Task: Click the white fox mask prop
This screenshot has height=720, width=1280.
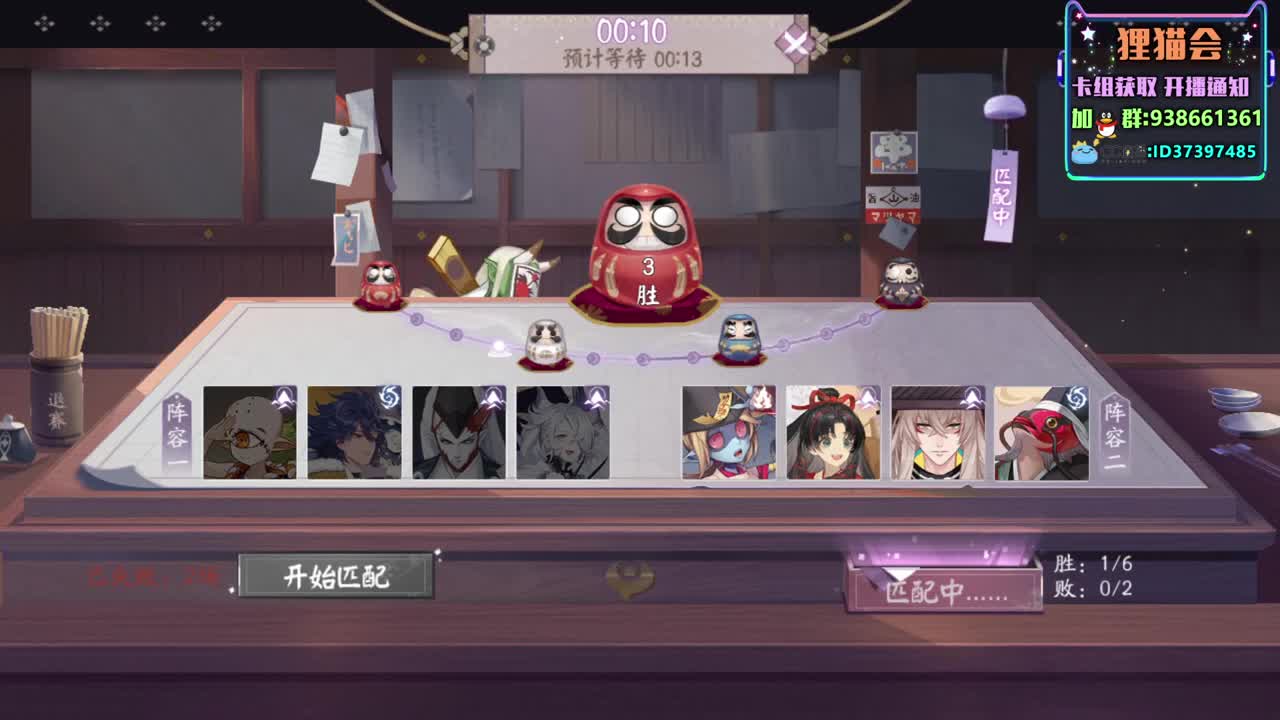Action: pos(510,270)
